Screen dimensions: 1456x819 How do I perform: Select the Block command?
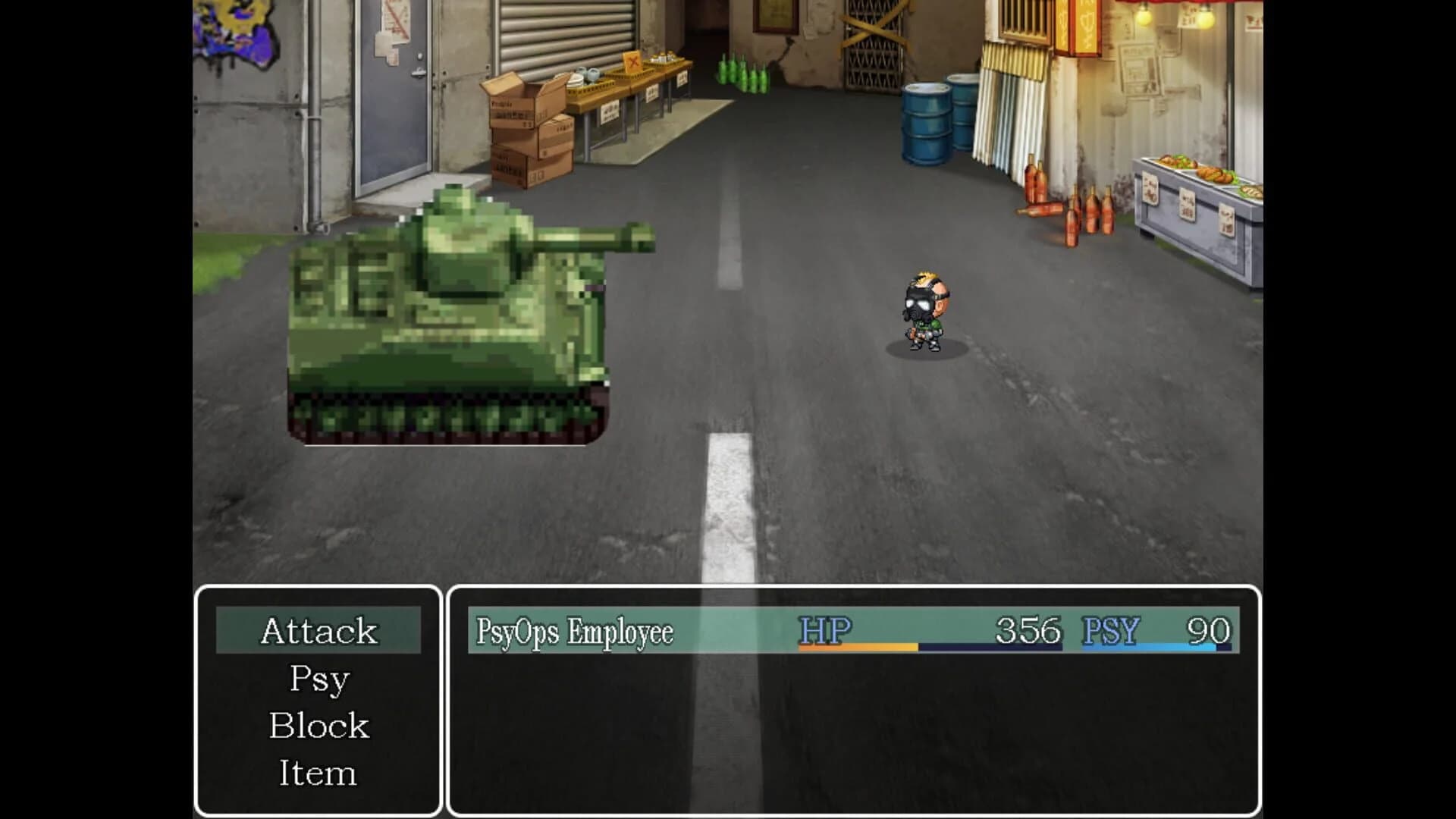(318, 725)
